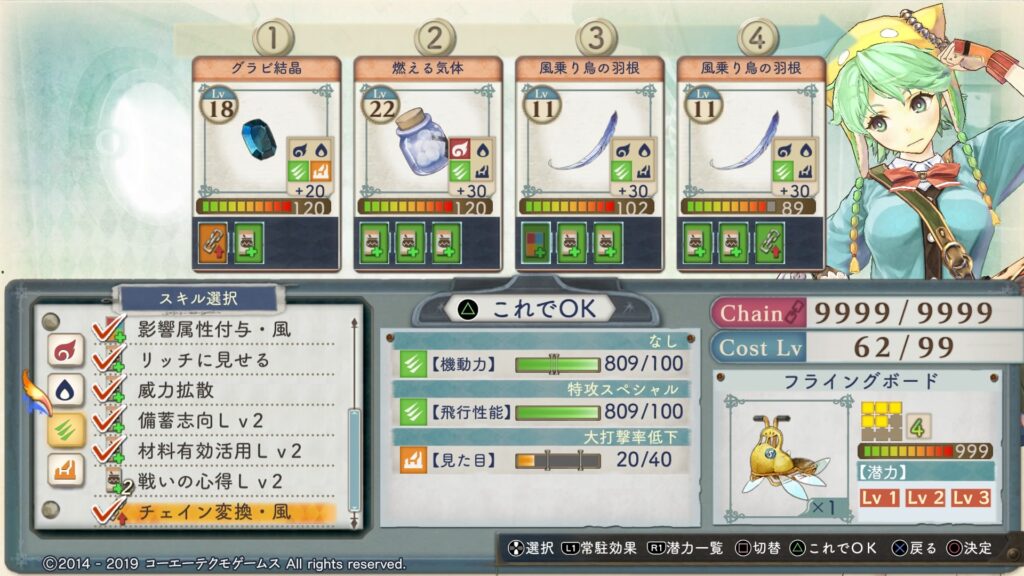1024x576 pixels.
Task: Switch to the red fire element tab
Action: (65, 350)
